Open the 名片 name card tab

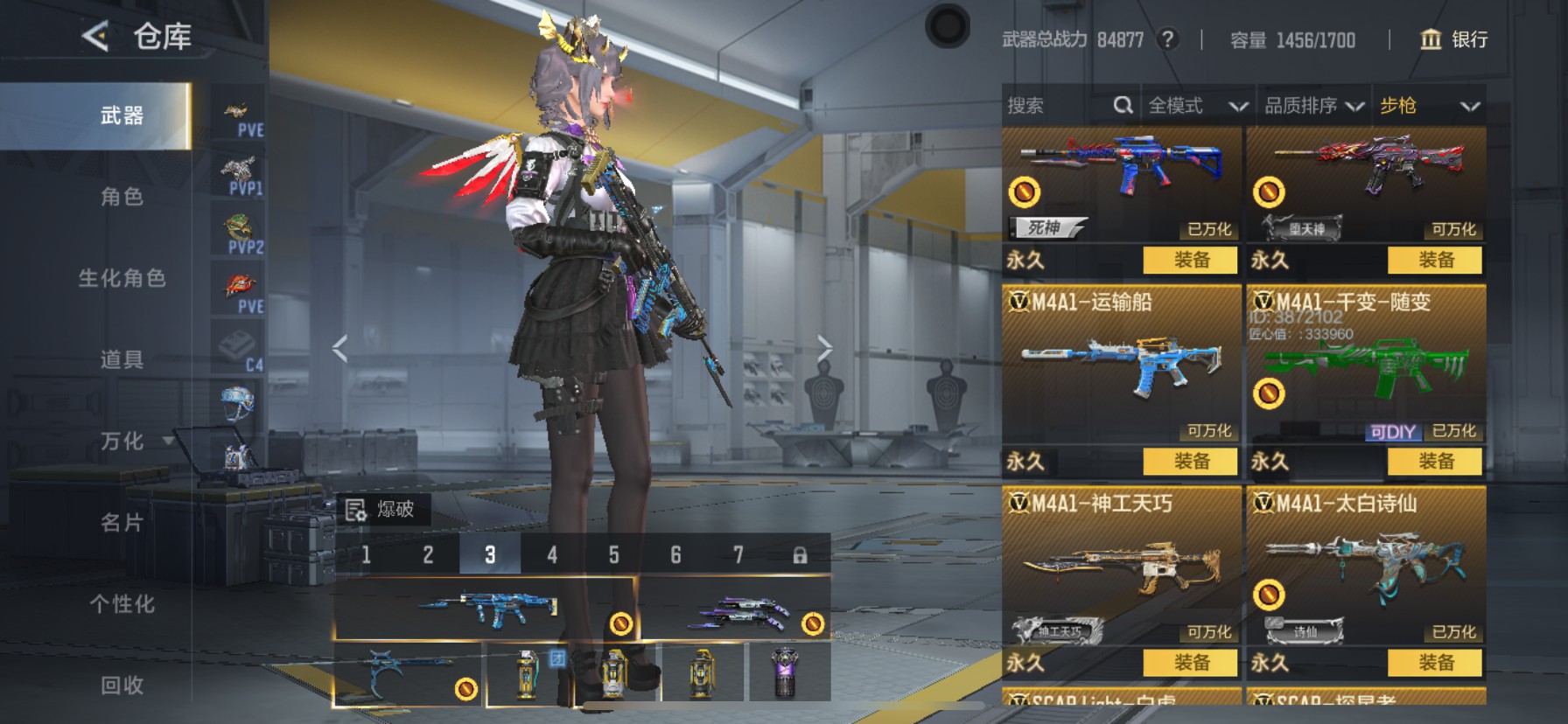tap(122, 523)
